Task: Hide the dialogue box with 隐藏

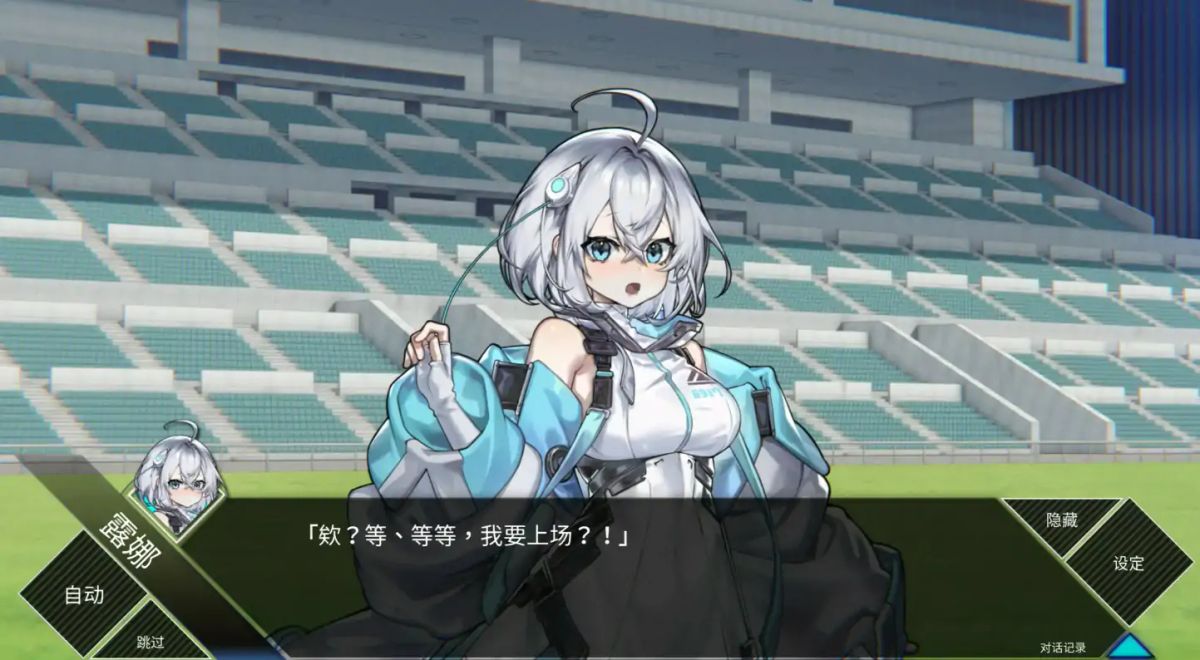Action: click(1060, 521)
